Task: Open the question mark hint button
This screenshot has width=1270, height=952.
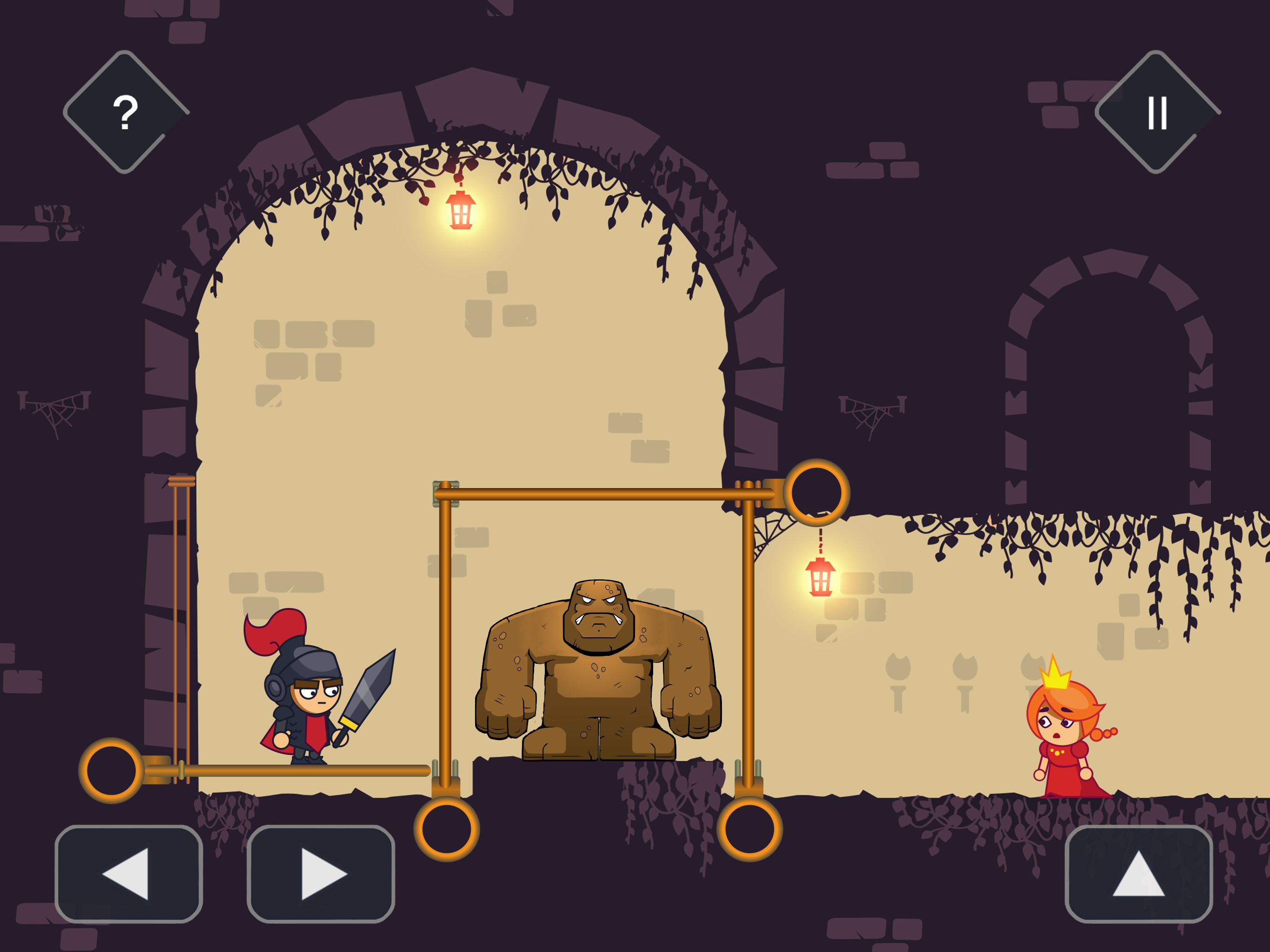Action: click(125, 112)
